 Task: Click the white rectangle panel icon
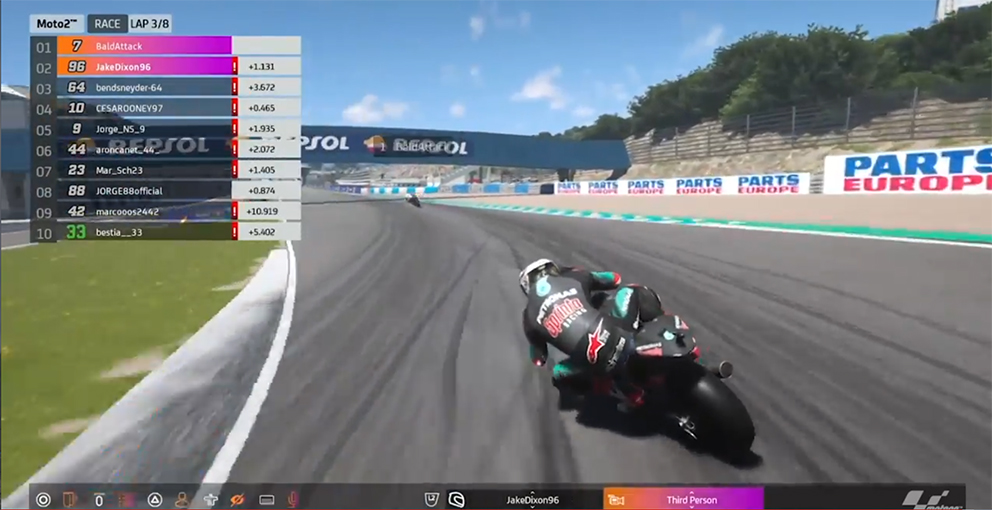coord(266,499)
